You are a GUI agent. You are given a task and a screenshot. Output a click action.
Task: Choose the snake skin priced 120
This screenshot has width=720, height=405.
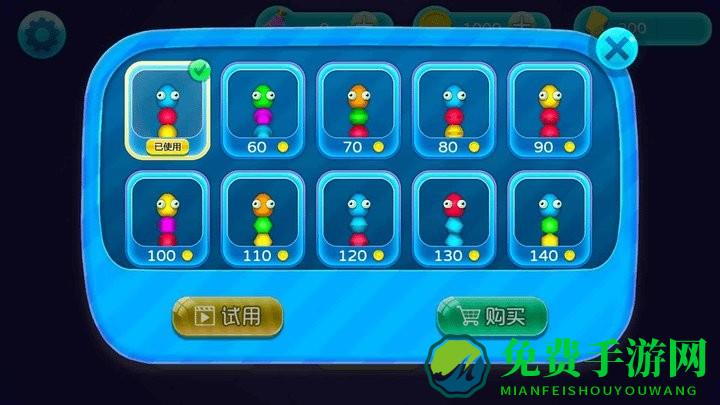pos(360,219)
